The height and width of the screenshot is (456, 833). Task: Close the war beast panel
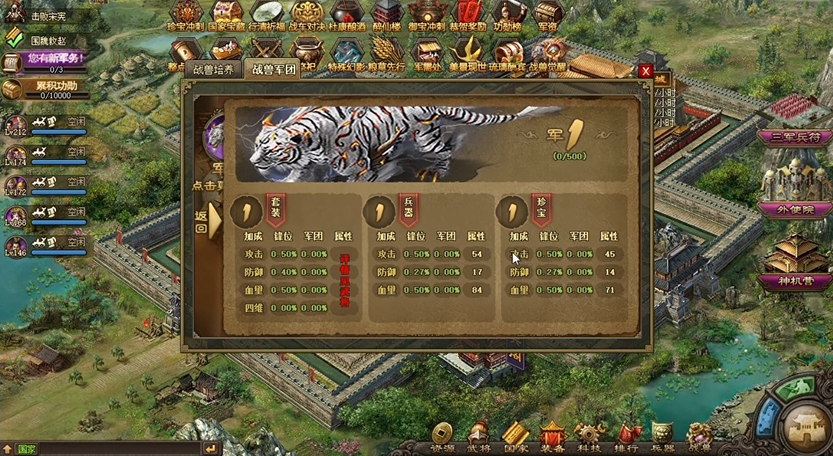pyautogui.click(x=646, y=72)
